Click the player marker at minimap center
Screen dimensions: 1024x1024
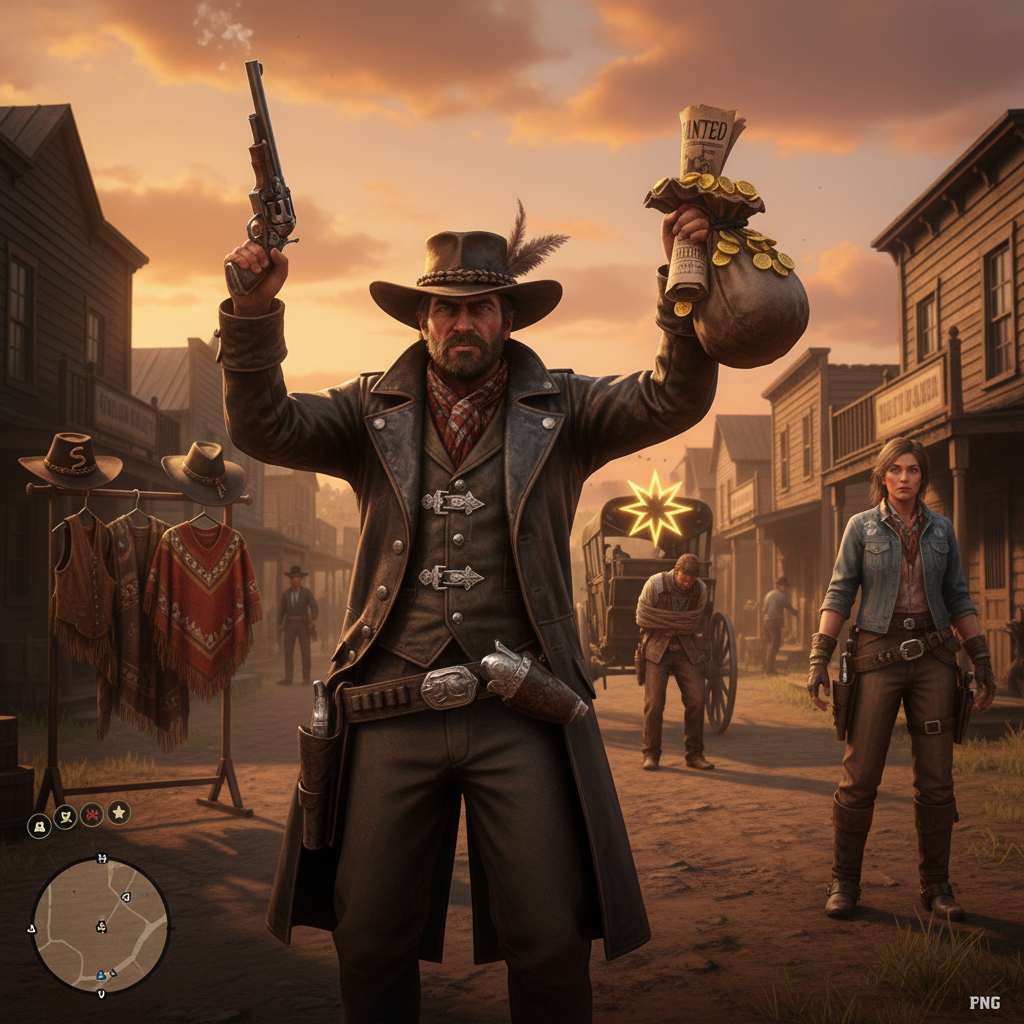tap(101, 927)
